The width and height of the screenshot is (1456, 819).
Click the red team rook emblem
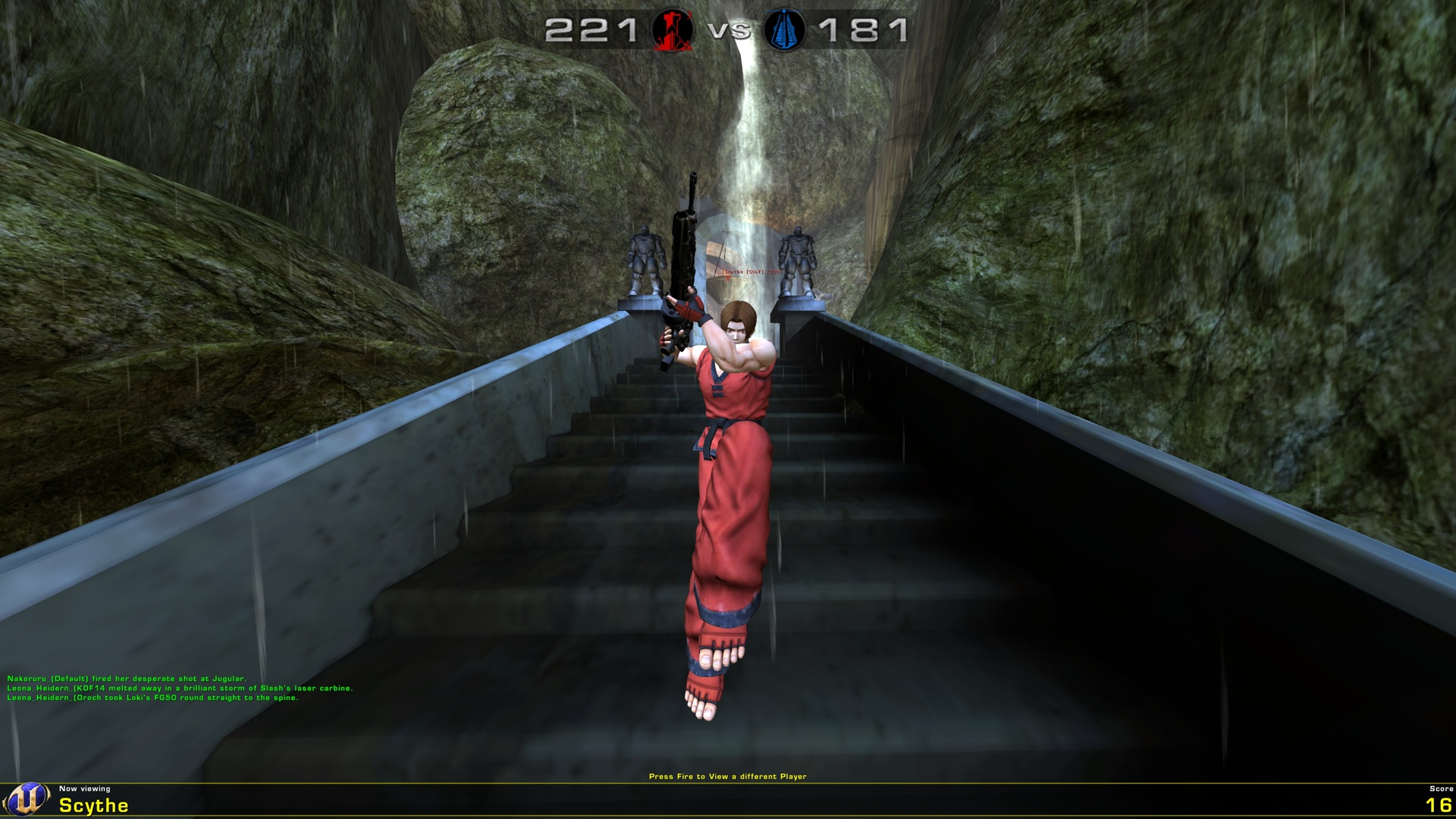(672, 31)
